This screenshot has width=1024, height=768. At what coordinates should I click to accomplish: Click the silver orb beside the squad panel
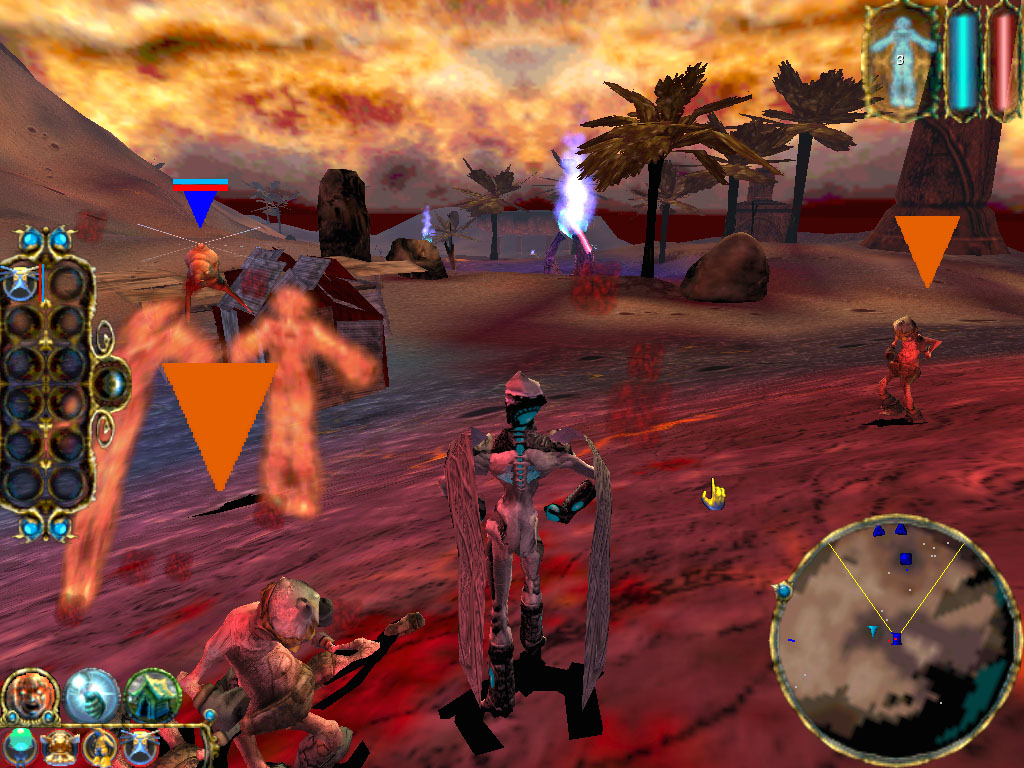click(x=115, y=381)
